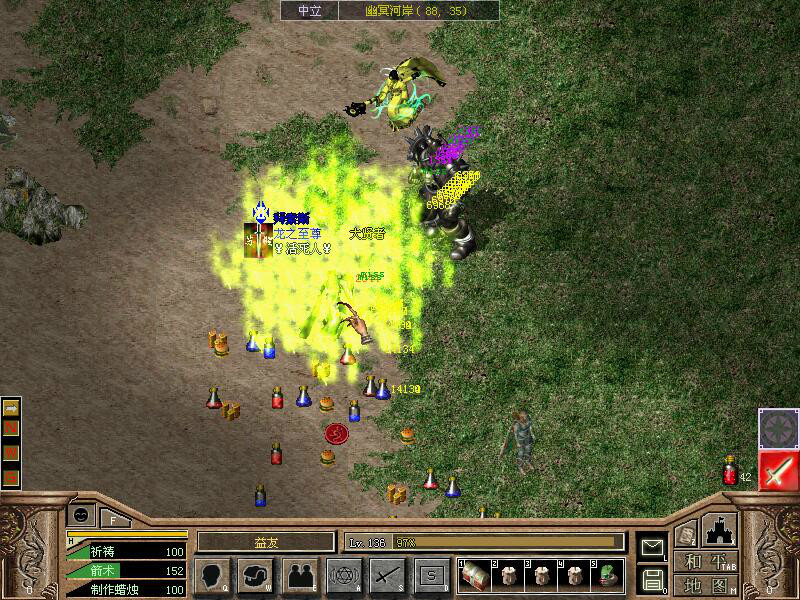The width and height of the screenshot is (800, 600).
Task: Click the floppy disk save button
Action: [652, 578]
